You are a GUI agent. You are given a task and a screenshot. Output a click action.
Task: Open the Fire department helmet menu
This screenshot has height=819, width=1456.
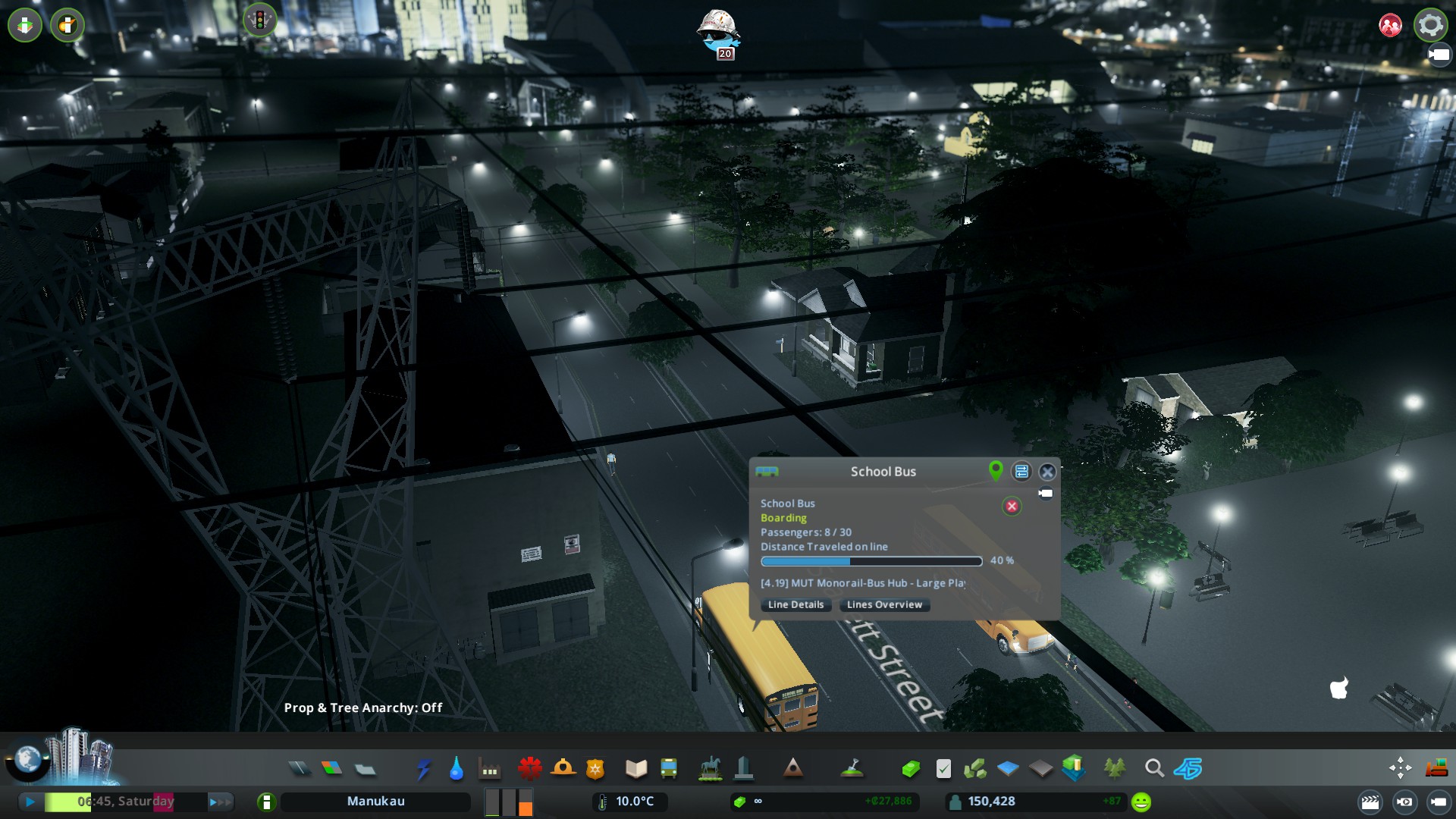(563, 769)
